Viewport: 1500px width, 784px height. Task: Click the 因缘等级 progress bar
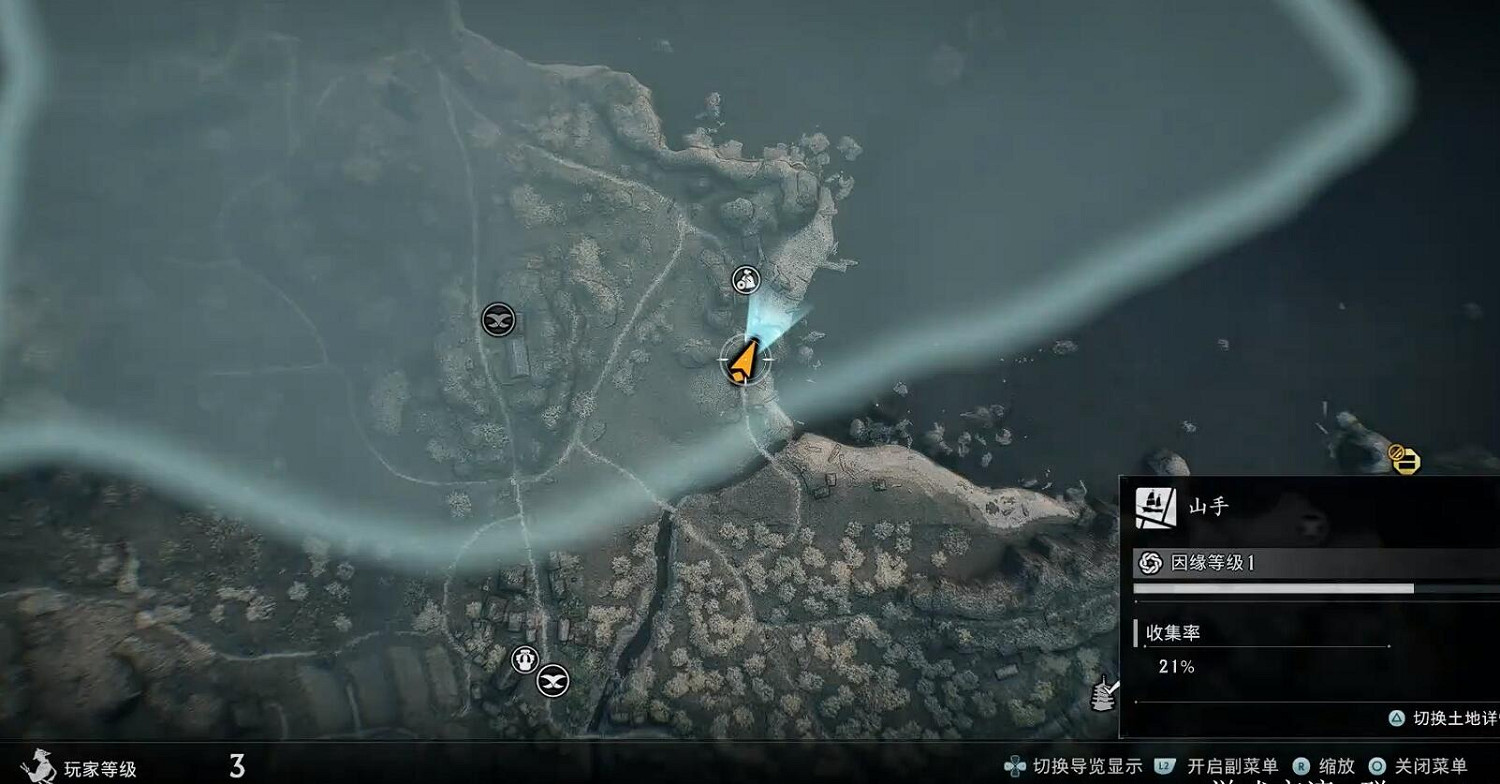(x=1290, y=587)
